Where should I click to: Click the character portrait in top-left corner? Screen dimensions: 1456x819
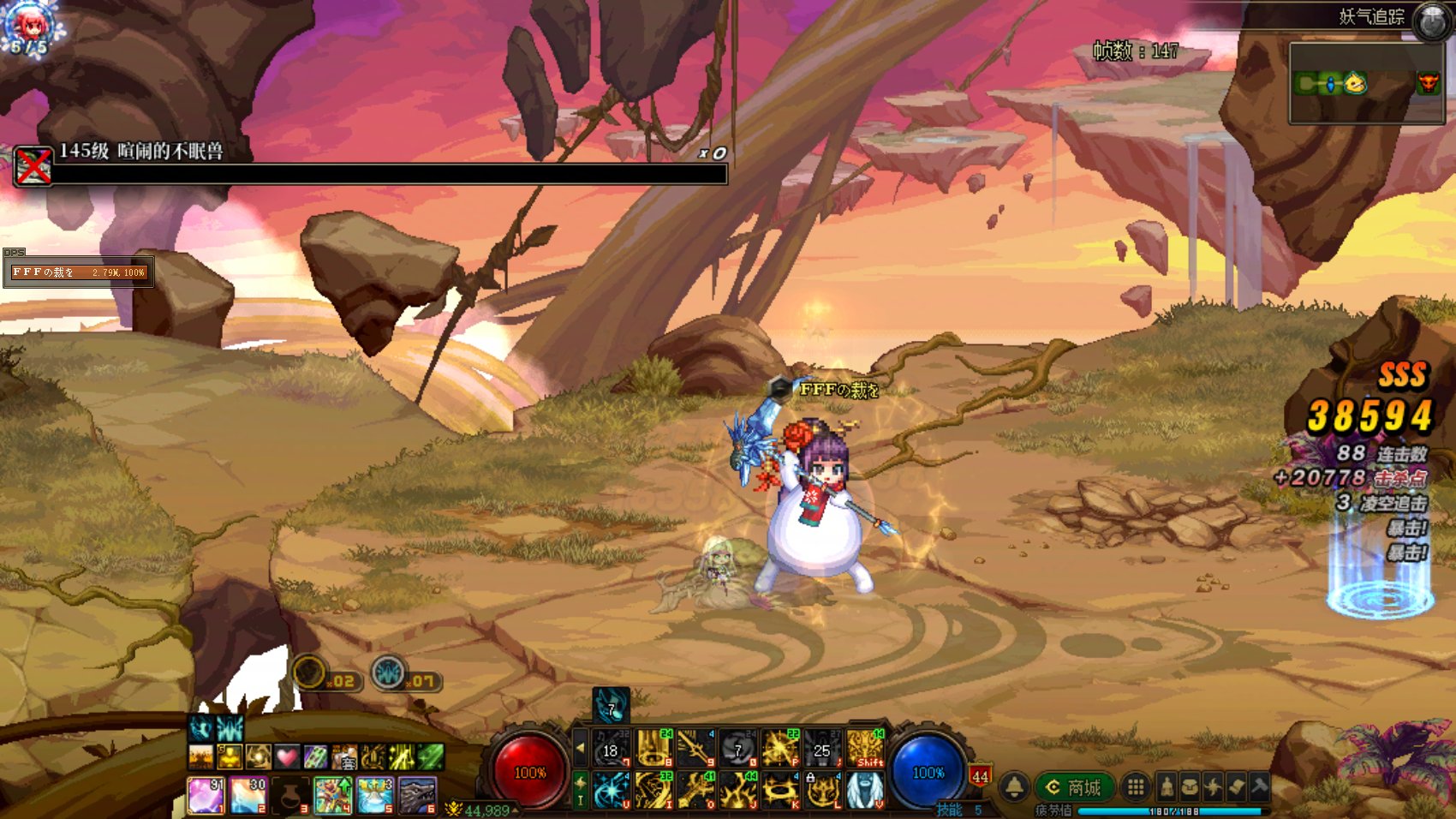[x=27, y=27]
